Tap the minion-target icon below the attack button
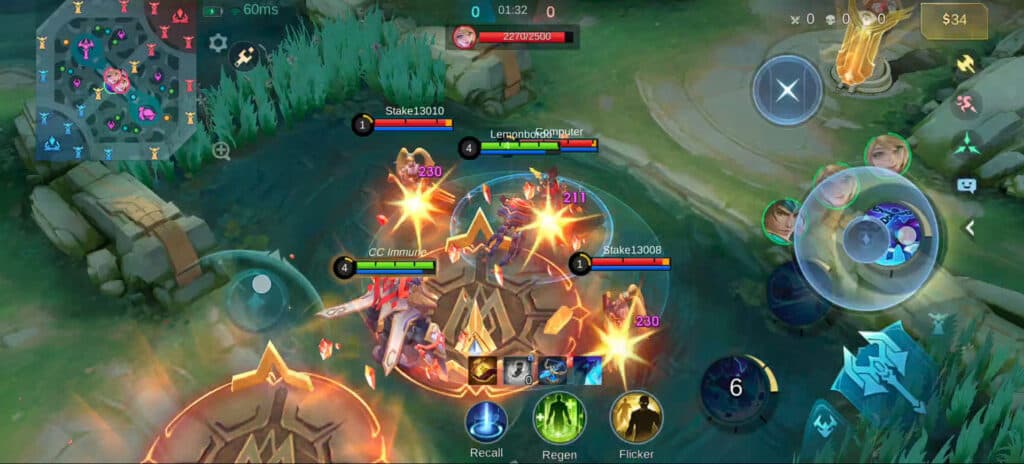1024x464 pixels. click(x=824, y=420)
